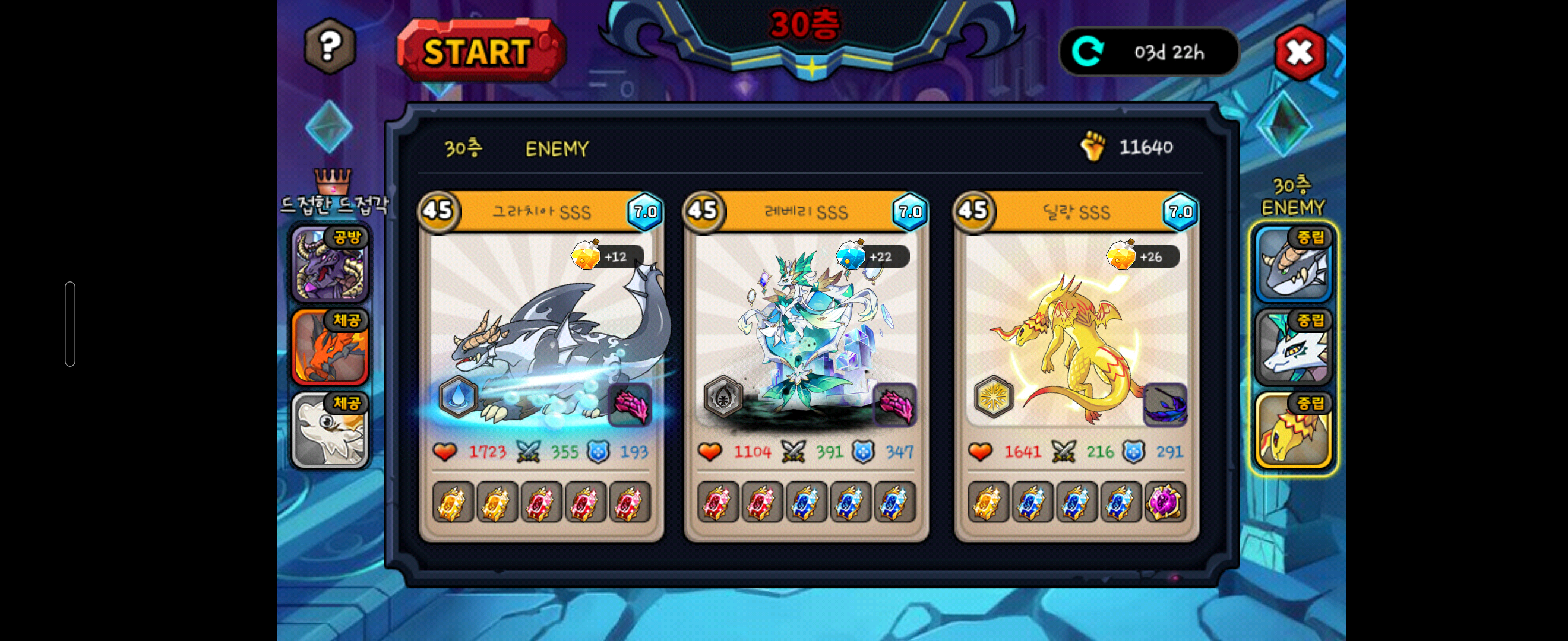1568x641 pixels.
Task: Open the question mark help button
Action: [x=329, y=46]
